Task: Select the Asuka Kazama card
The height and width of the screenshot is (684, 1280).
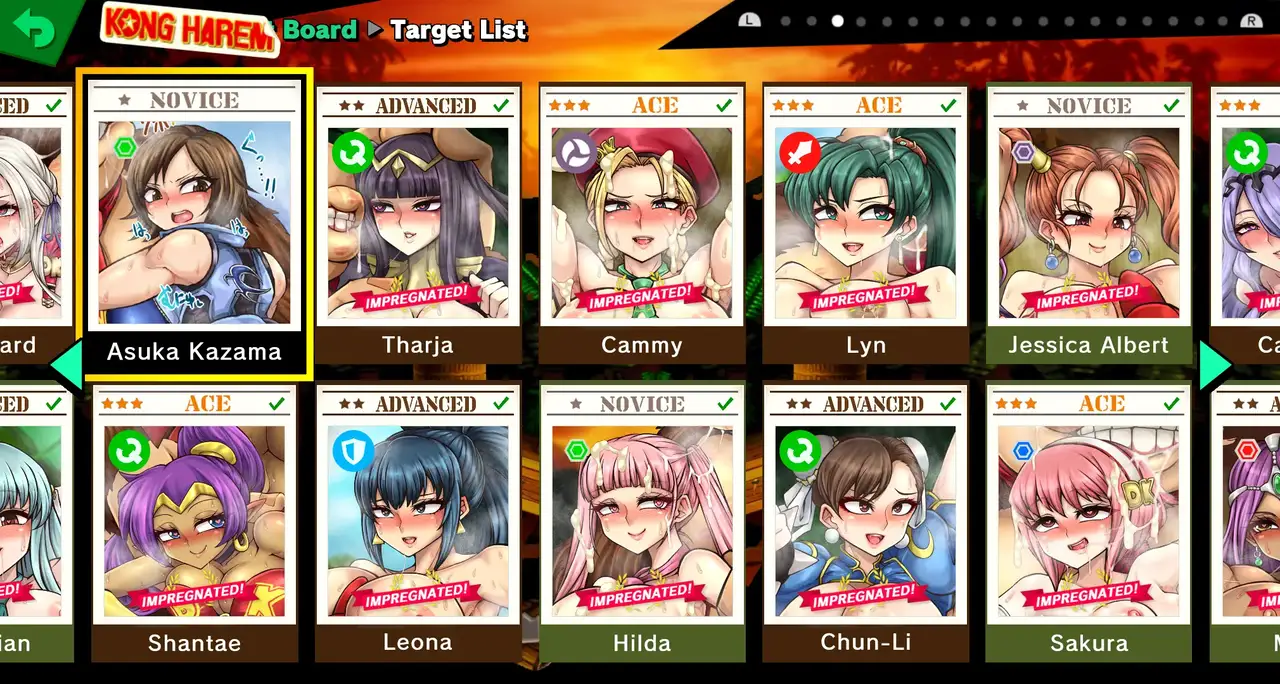Action: tap(194, 225)
